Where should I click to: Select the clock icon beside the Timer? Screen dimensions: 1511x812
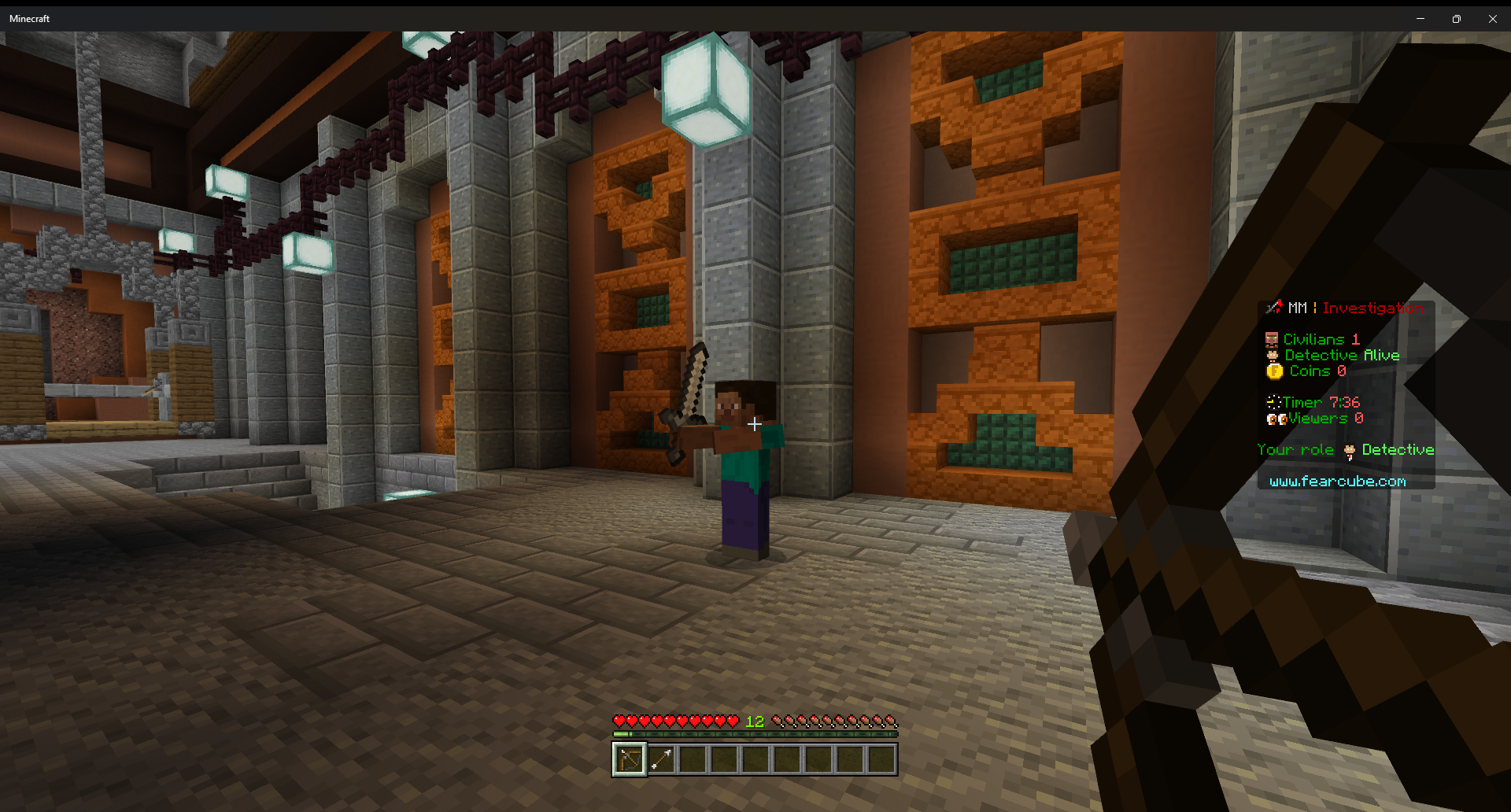pyautogui.click(x=1275, y=401)
